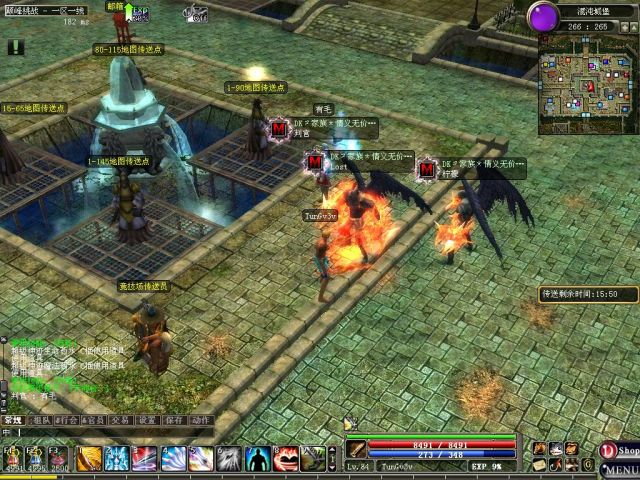Click the purple orb beside the minimap
The height and width of the screenshot is (480, 640).
545,18
